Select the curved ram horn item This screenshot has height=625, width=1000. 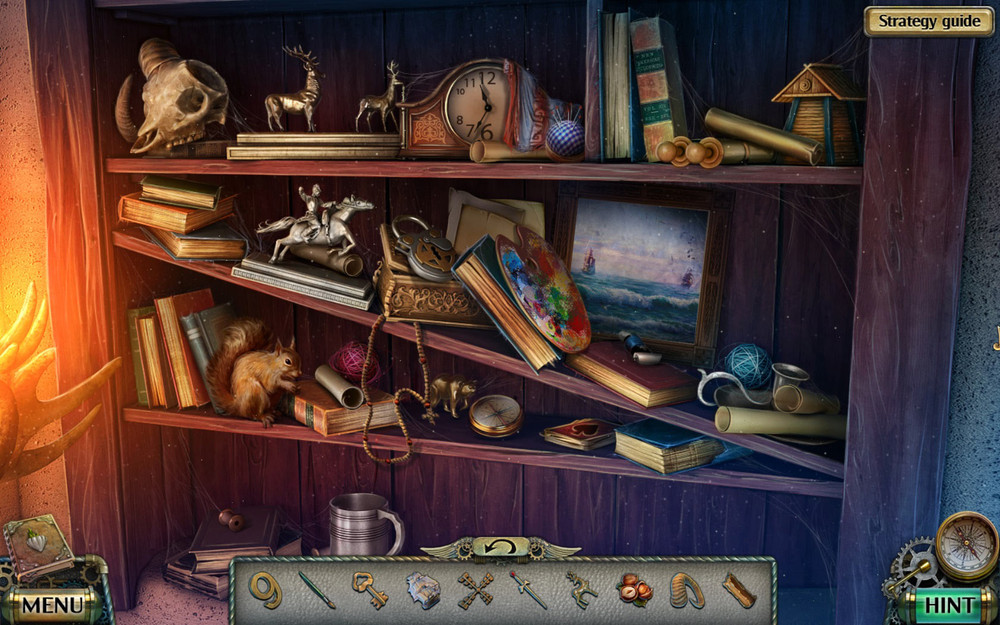686,590
